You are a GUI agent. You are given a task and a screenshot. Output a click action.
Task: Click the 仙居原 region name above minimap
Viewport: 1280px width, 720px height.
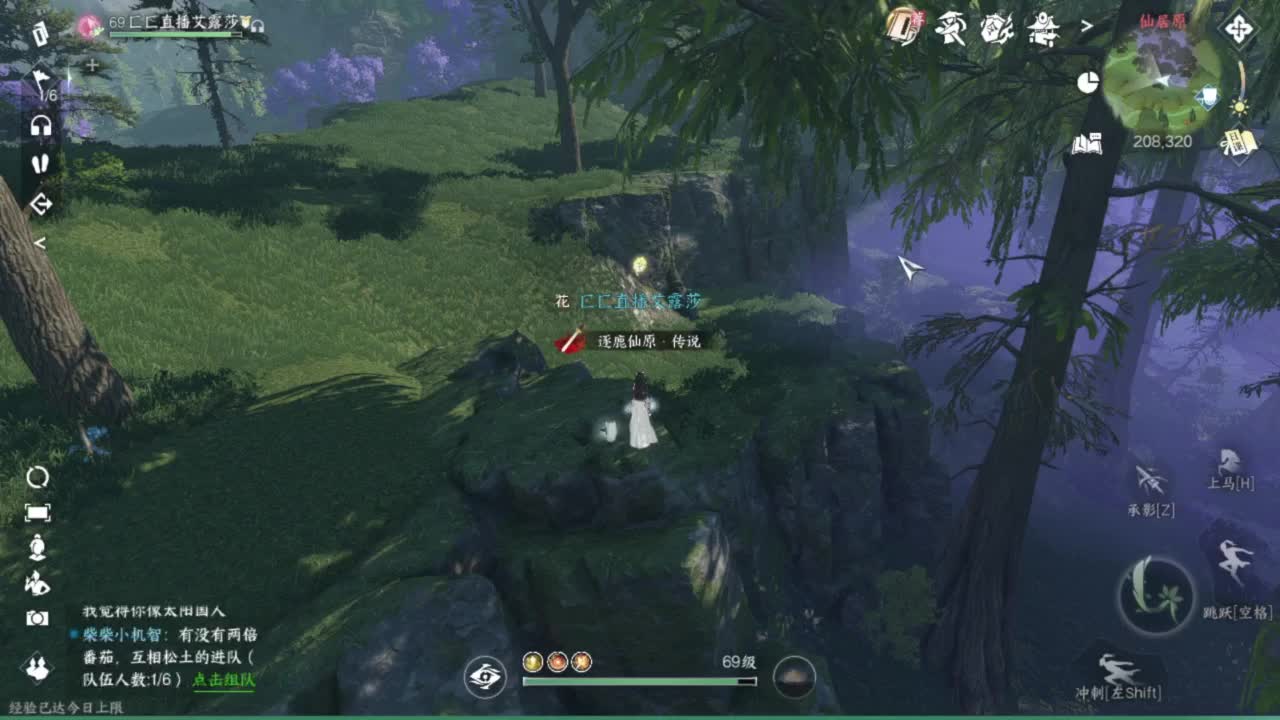[1163, 22]
